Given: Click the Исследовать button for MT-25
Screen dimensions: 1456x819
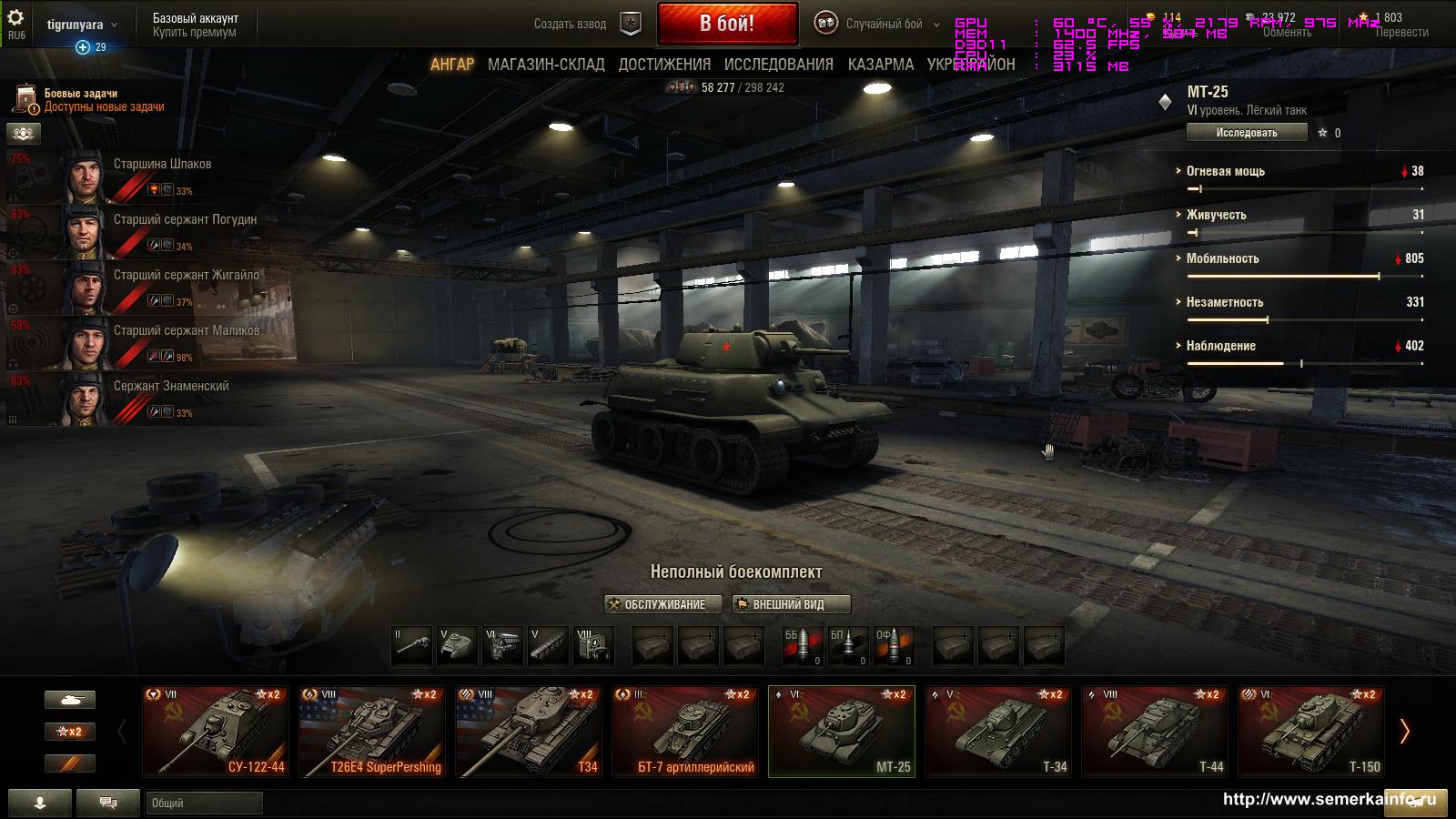Looking at the screenshot, I should tap(1246, 133).
